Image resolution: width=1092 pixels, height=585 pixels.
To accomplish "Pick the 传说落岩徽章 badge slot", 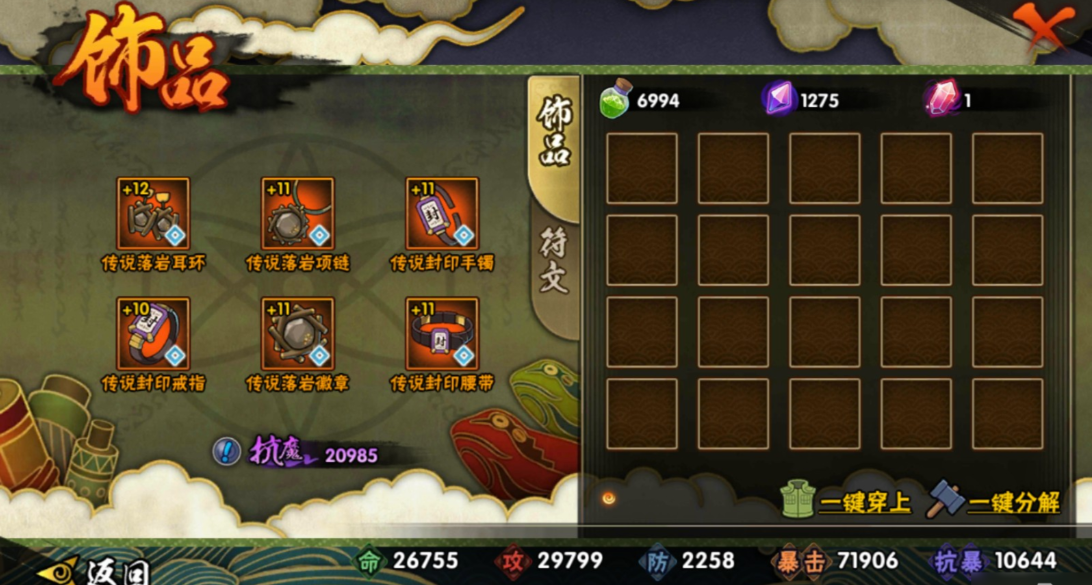I will [x=298, y=333].
